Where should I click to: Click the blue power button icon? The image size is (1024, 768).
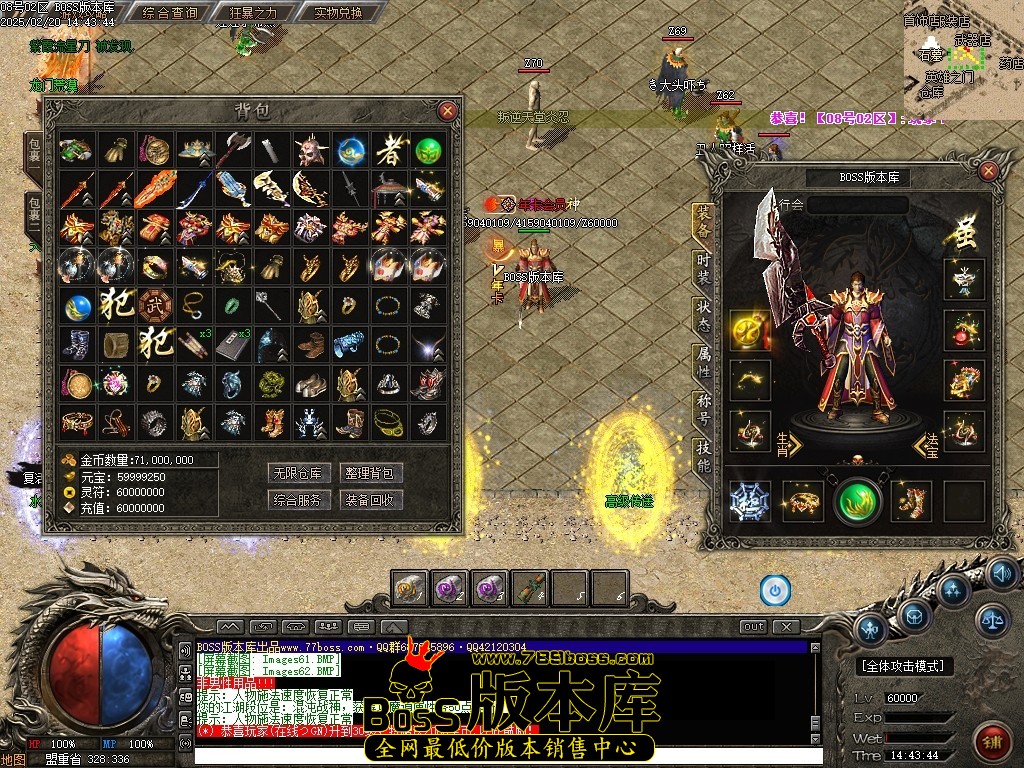[775, 590]
